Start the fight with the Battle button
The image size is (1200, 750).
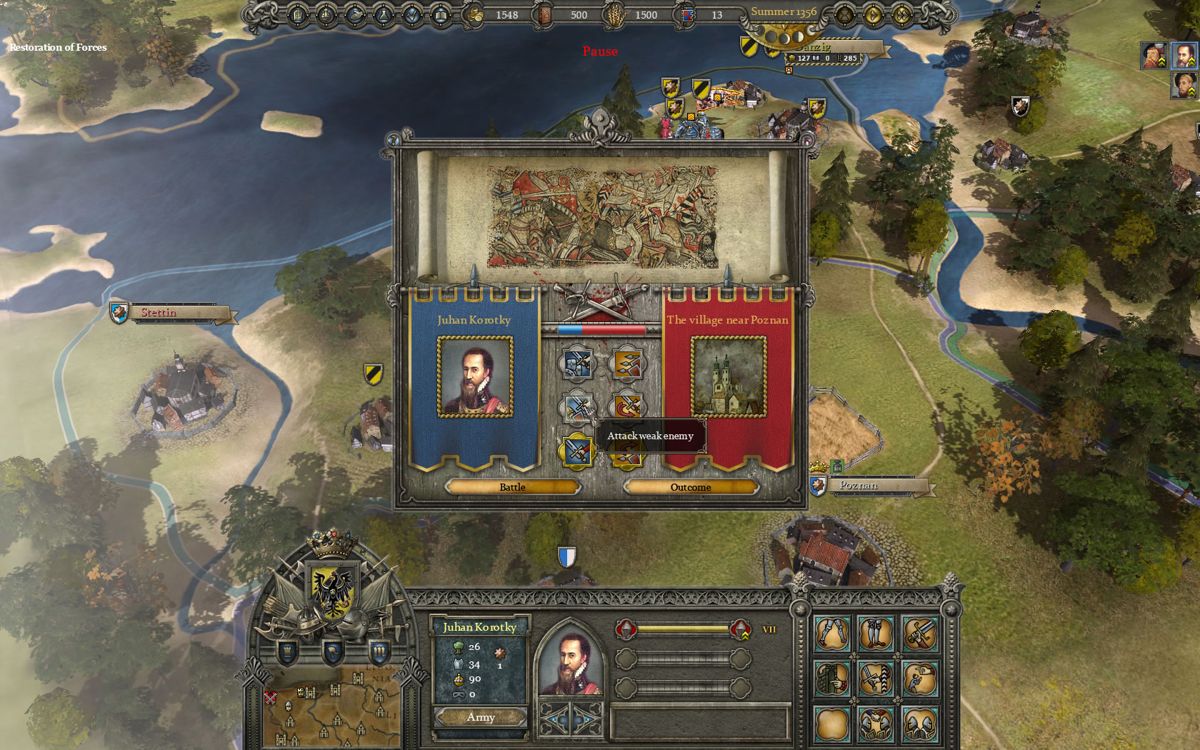(x=512, y=487)
